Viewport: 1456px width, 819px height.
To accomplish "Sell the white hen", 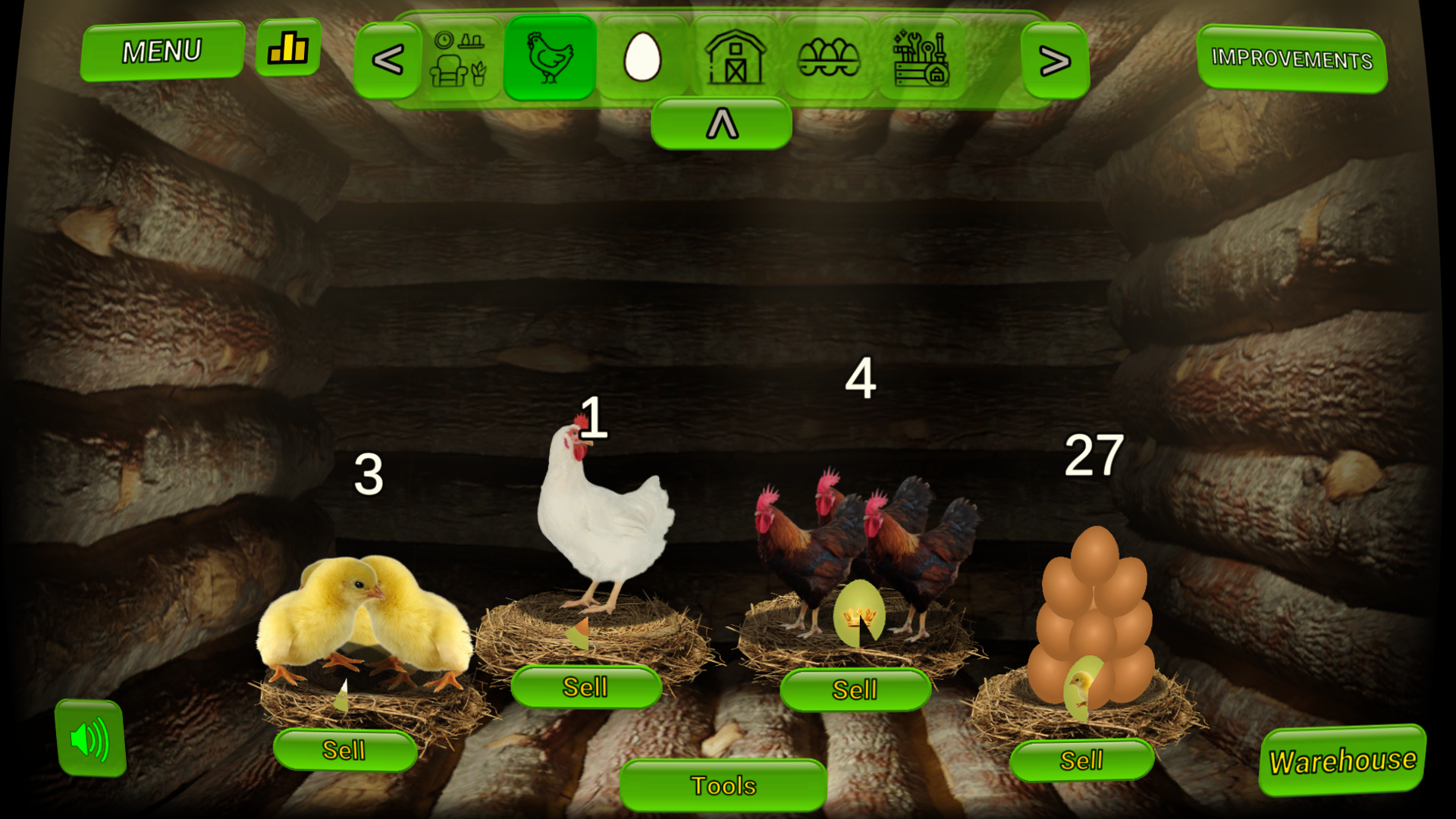I will tap(586, 687).
